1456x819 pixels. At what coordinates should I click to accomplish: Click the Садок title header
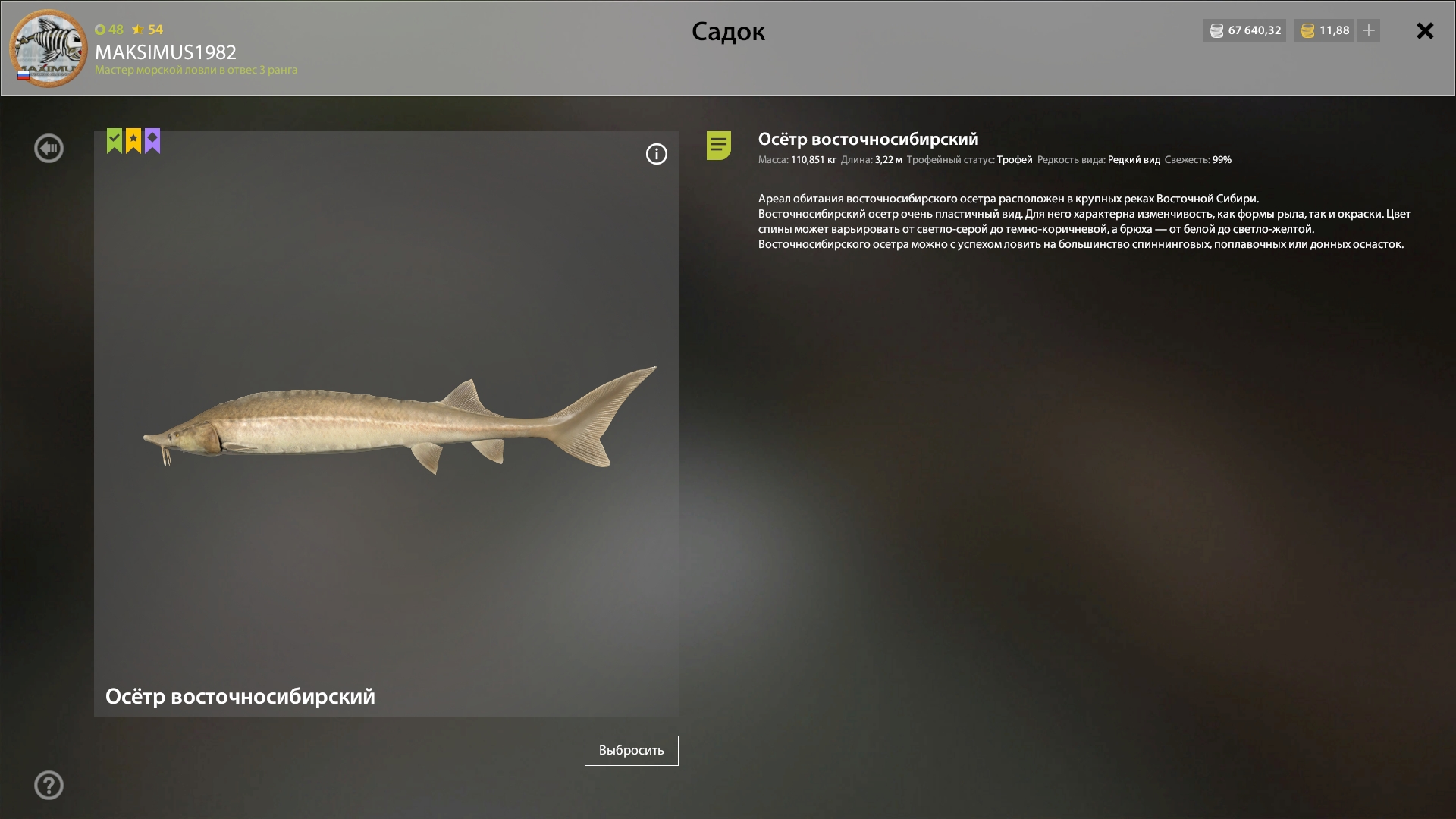pyautogui.click(x=727, y=32)
